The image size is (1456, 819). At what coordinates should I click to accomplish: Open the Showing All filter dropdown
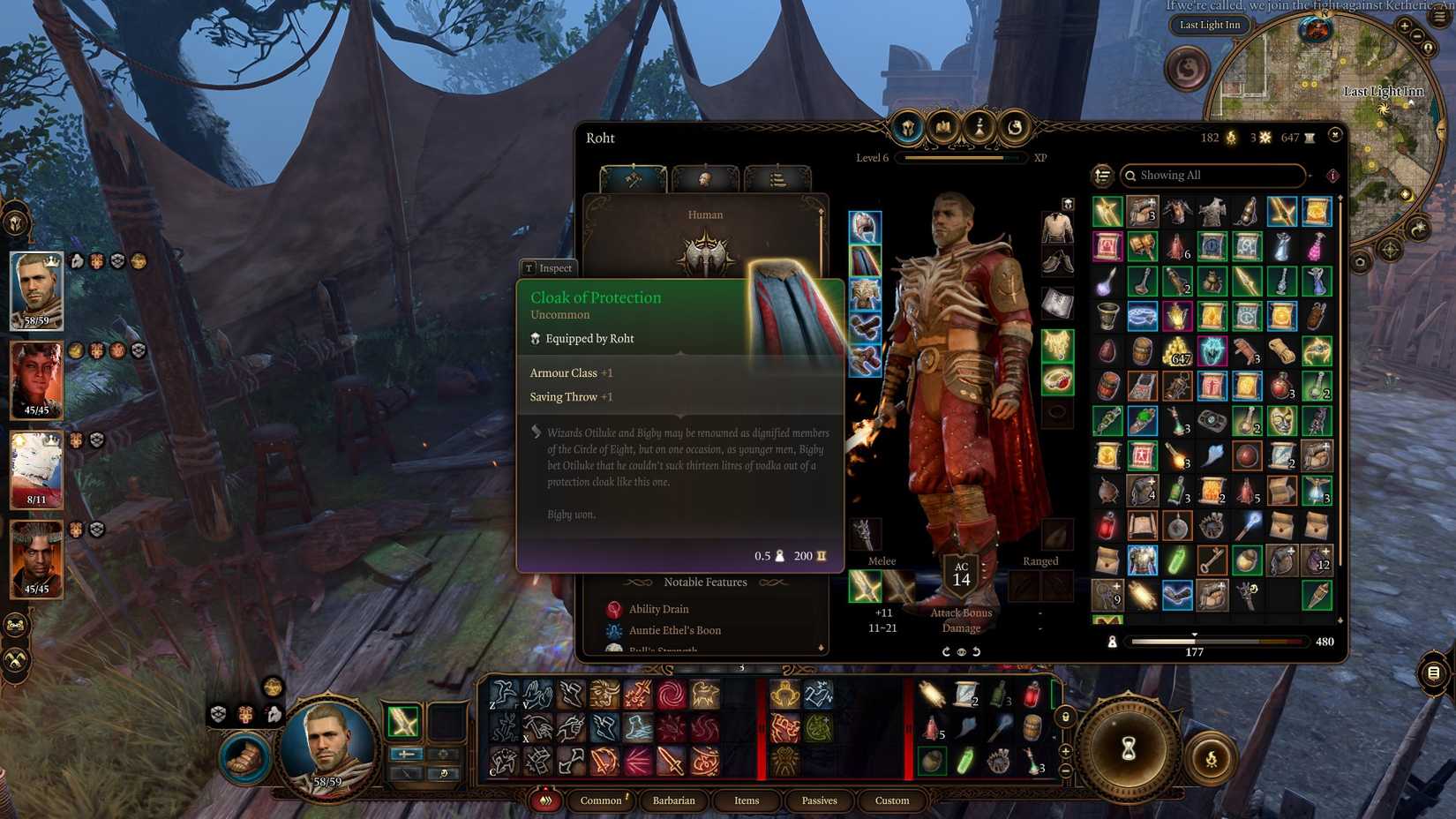pyautogui.click(x=1213, y=176)
